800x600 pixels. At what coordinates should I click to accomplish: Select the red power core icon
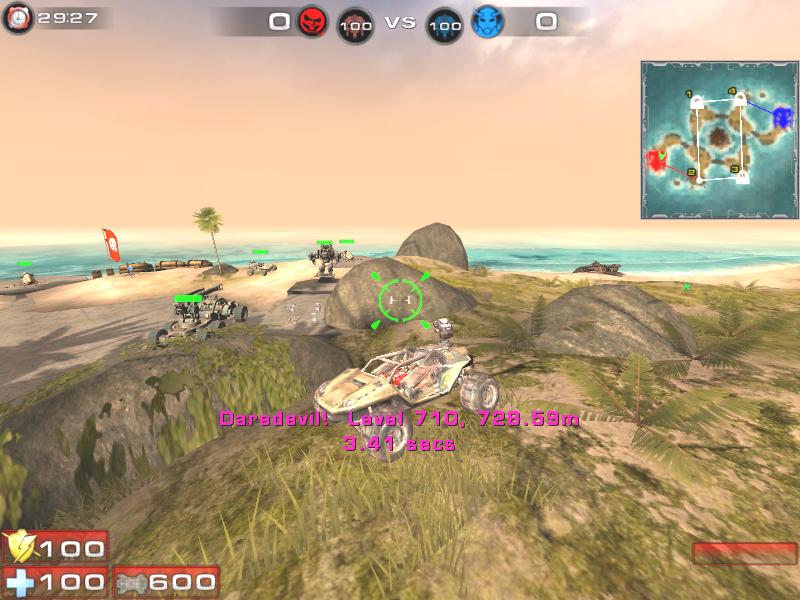[x=355, y=25]
